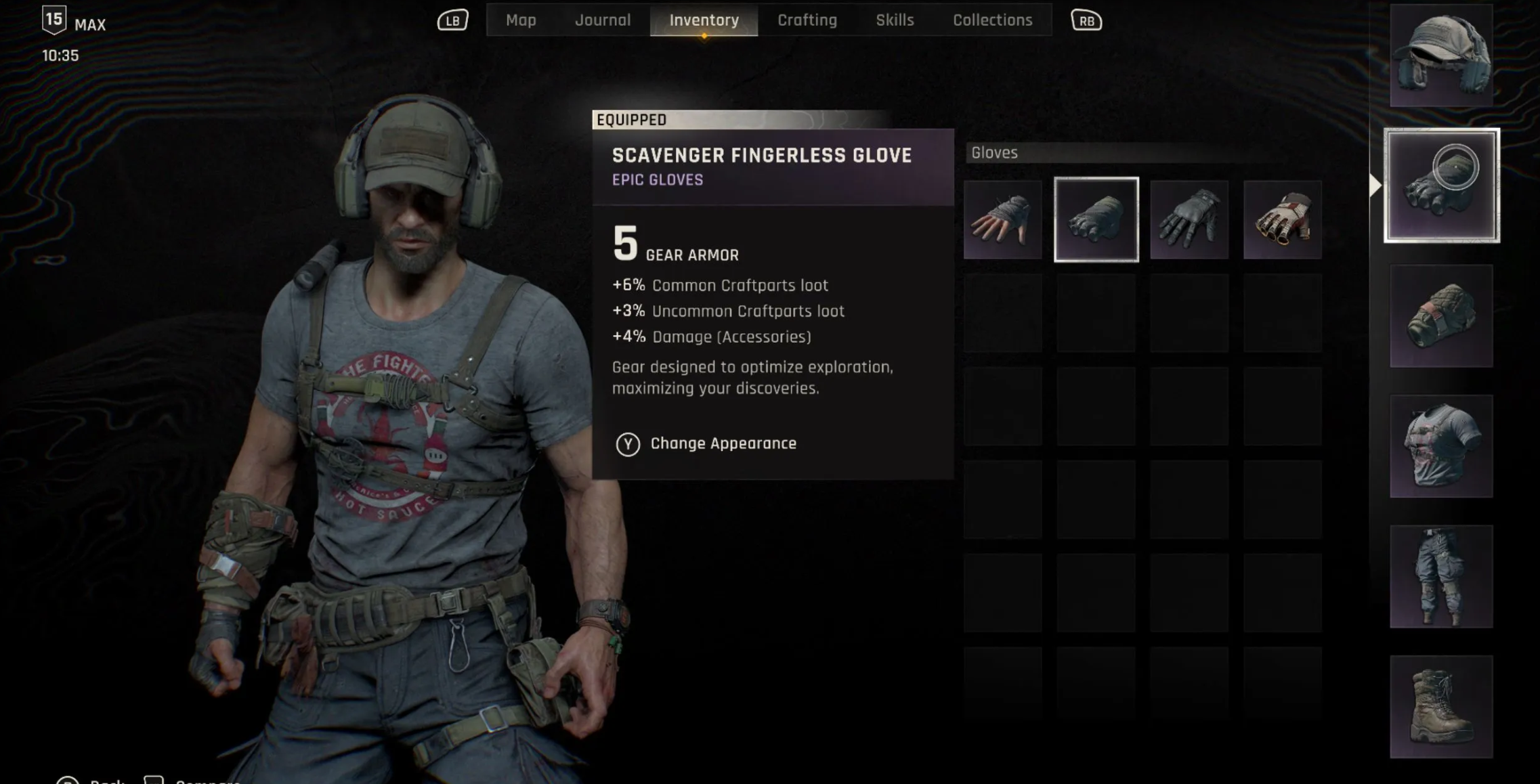This screenshot has width=1540, height=784.
Task: Open the Collections tab
Action: coord(992,20)
